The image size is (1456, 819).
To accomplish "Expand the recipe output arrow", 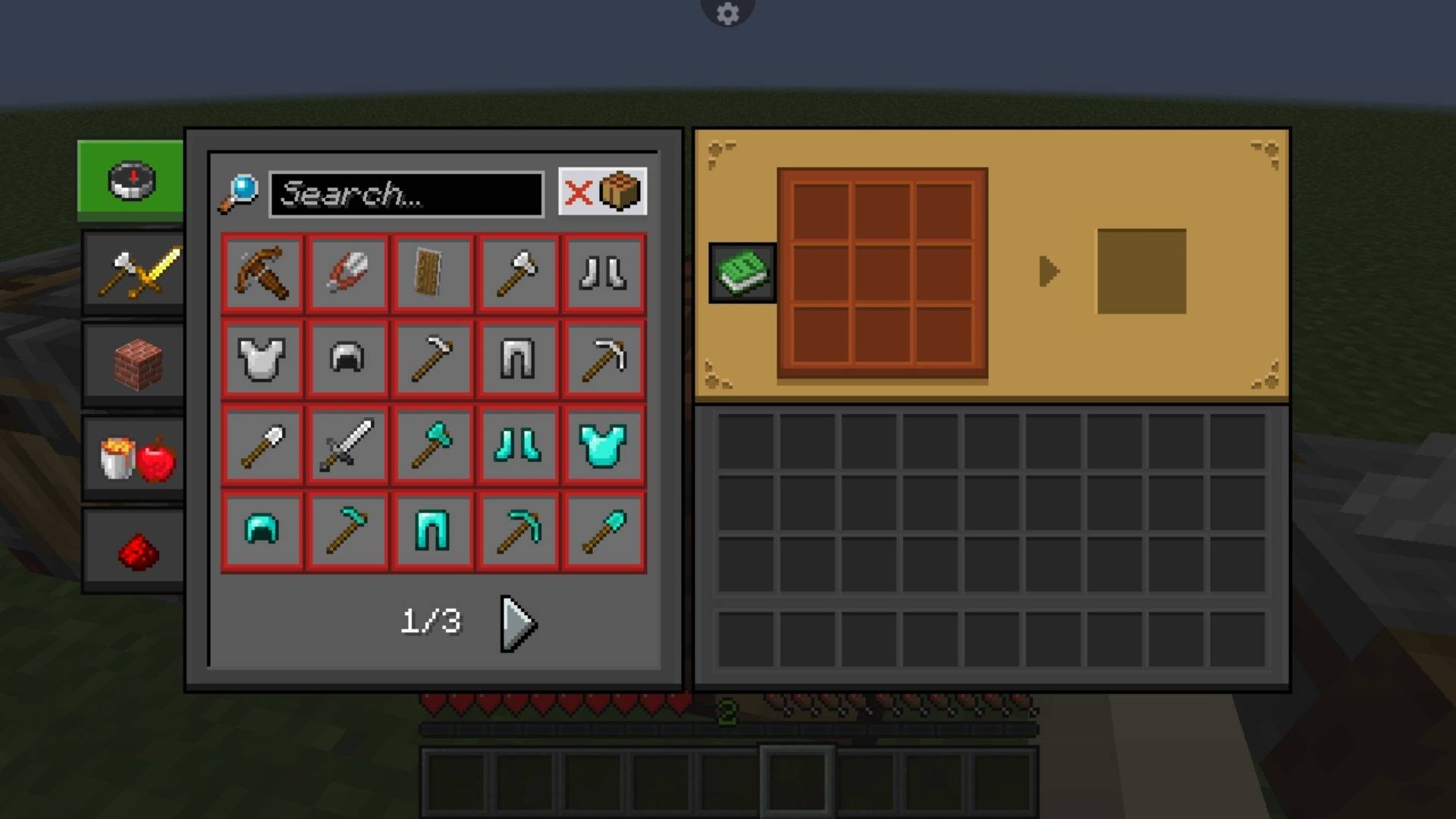I will pos(1050,271).
